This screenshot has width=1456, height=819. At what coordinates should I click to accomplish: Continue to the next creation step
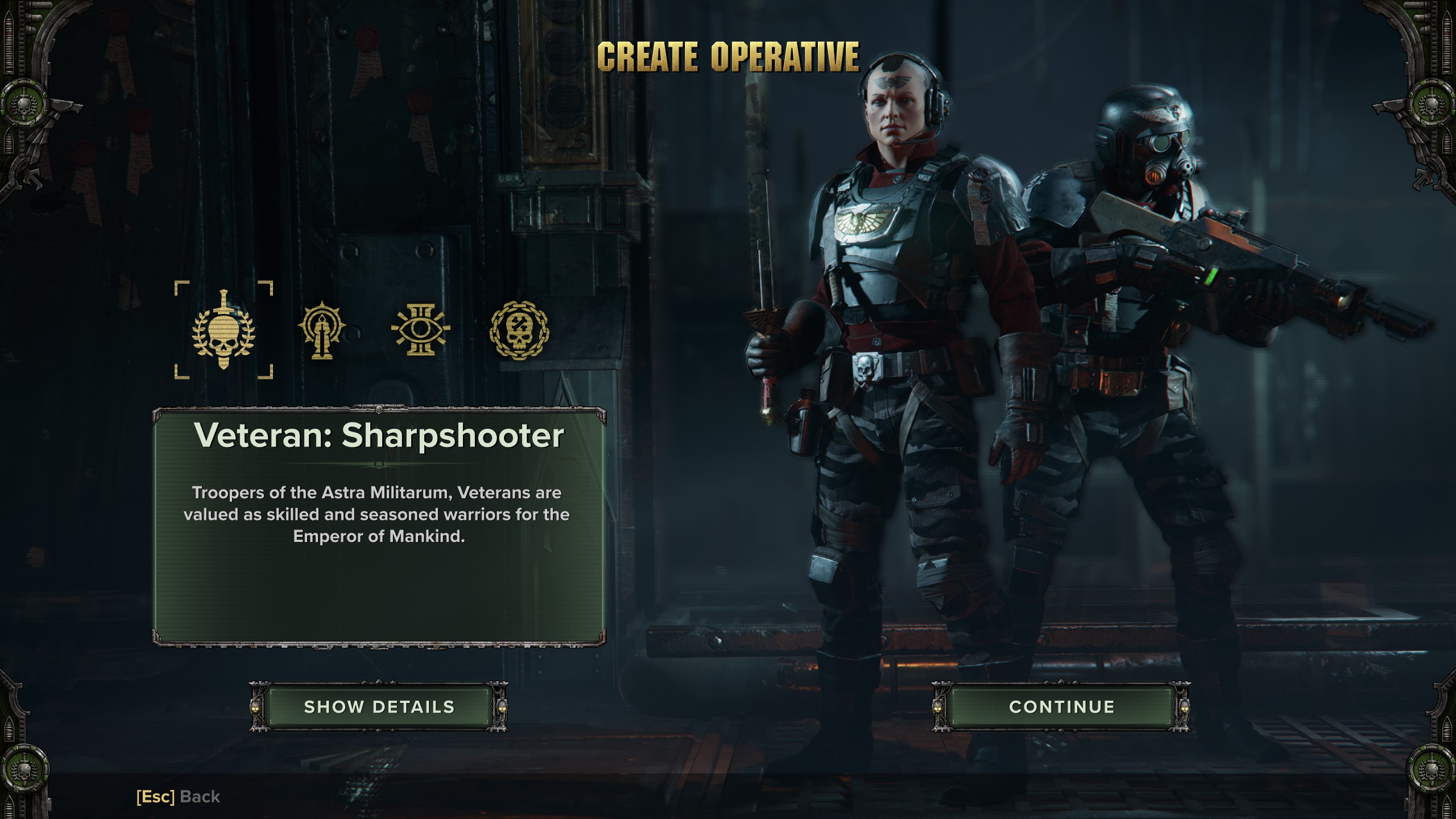(1061, 707)
